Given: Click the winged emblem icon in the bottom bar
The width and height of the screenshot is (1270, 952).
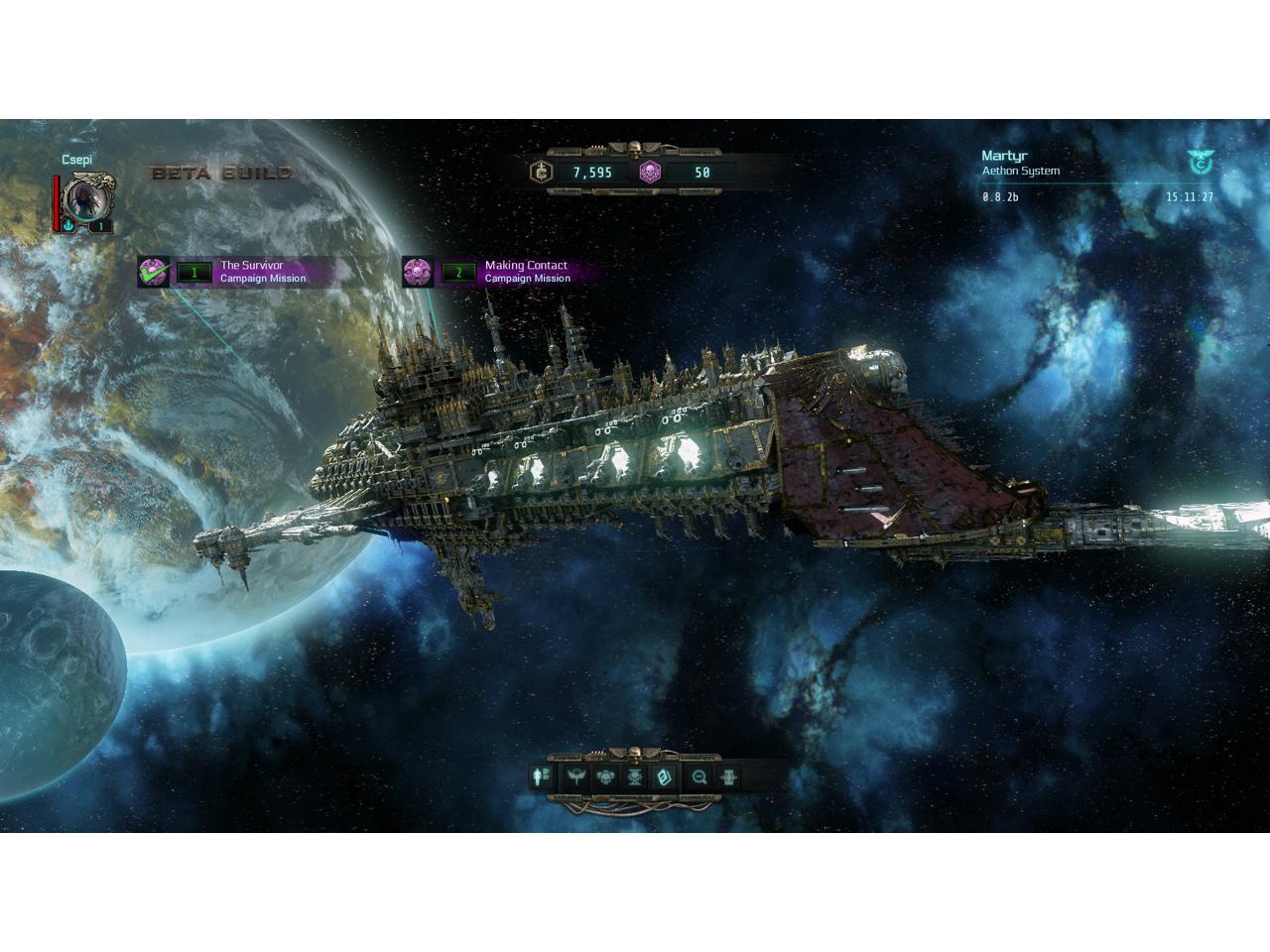Looking at the screenshot, I should pyautogui.click(x=576, y=776).
